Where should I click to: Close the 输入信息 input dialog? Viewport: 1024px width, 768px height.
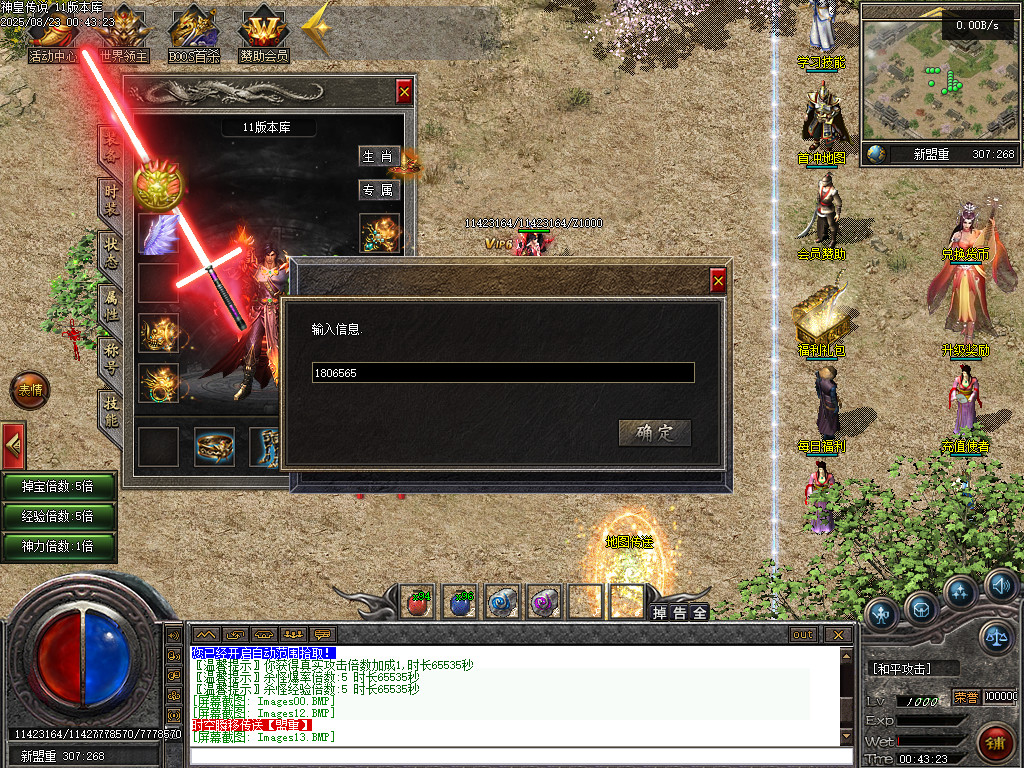coord(717,281)
